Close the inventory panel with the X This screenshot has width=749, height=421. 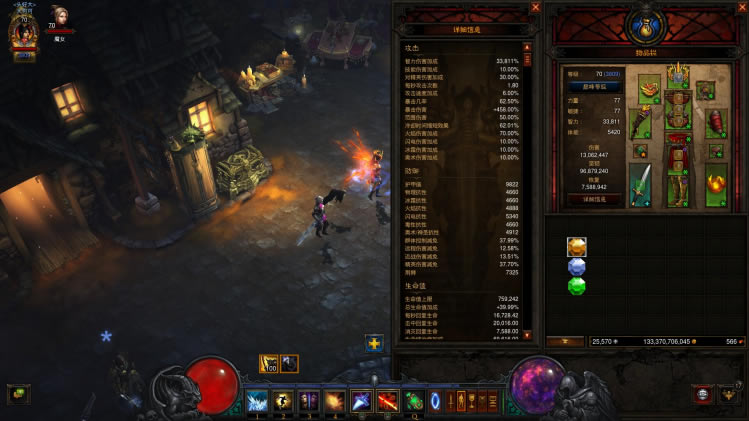click(x=741, y=8)
